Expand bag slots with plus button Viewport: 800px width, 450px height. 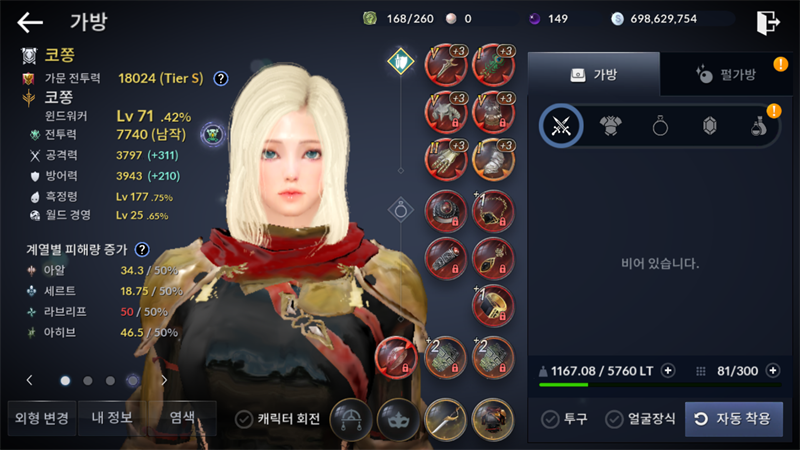coord(772,371)
